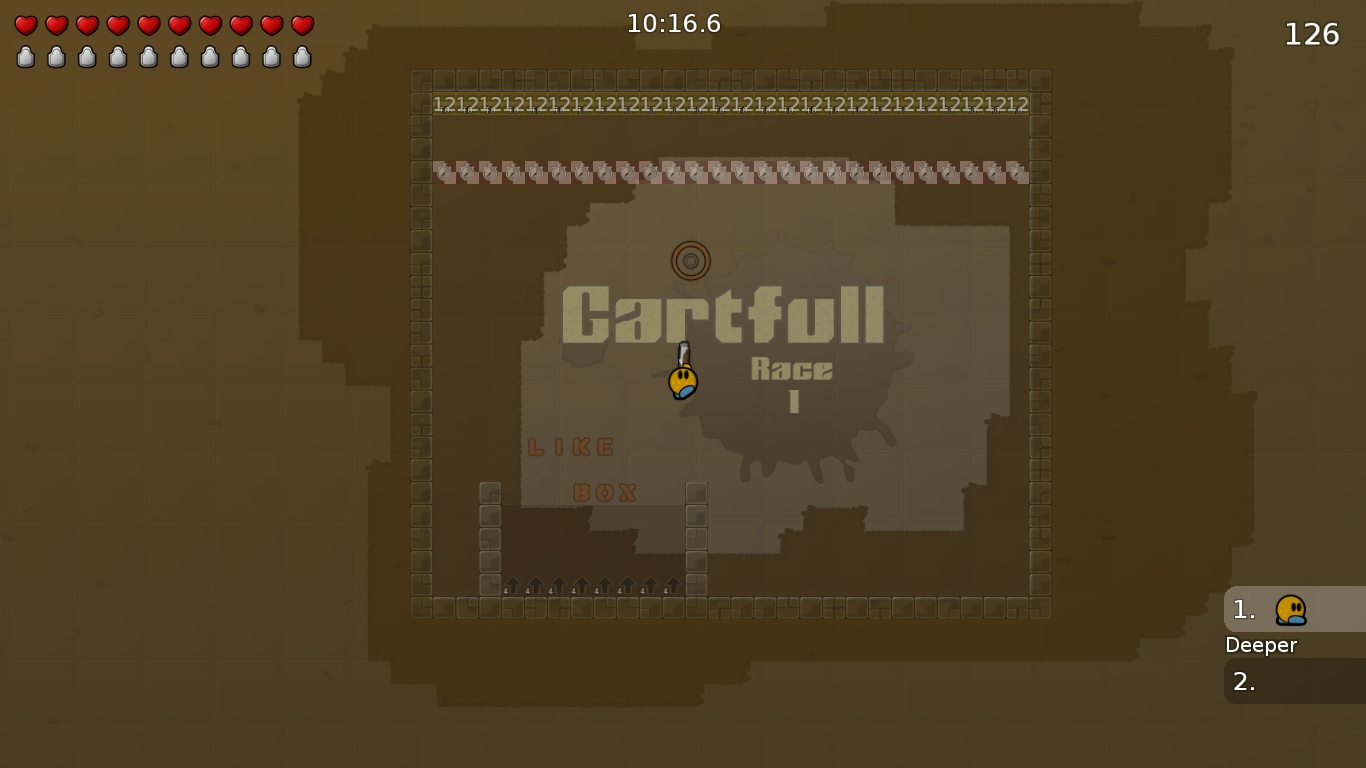Click the match timer showing 10:16.6

(676, 24)
